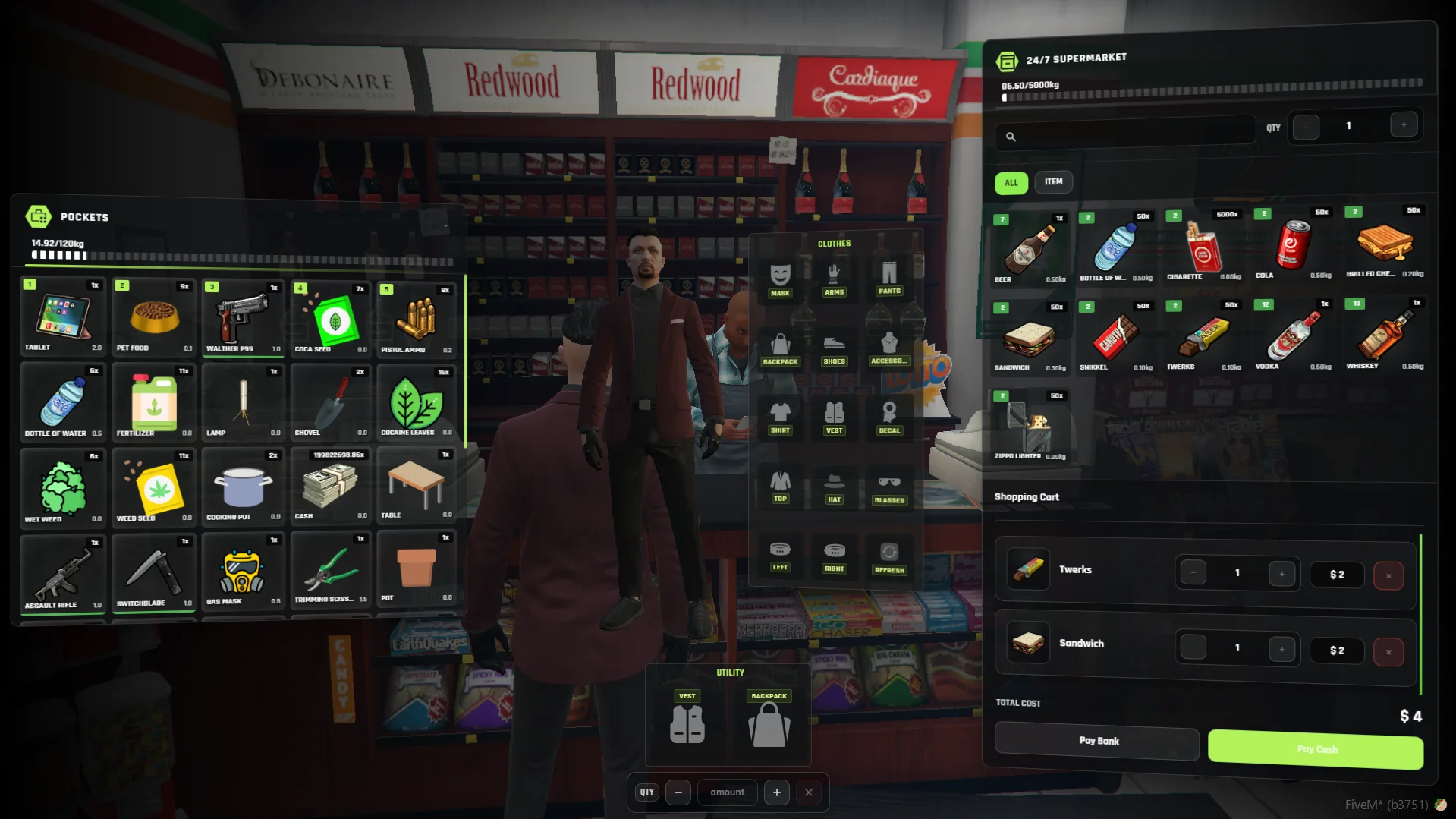Select the Cash stack in pockets
The width and height of the screenshot is (1456, 819).
330,486
